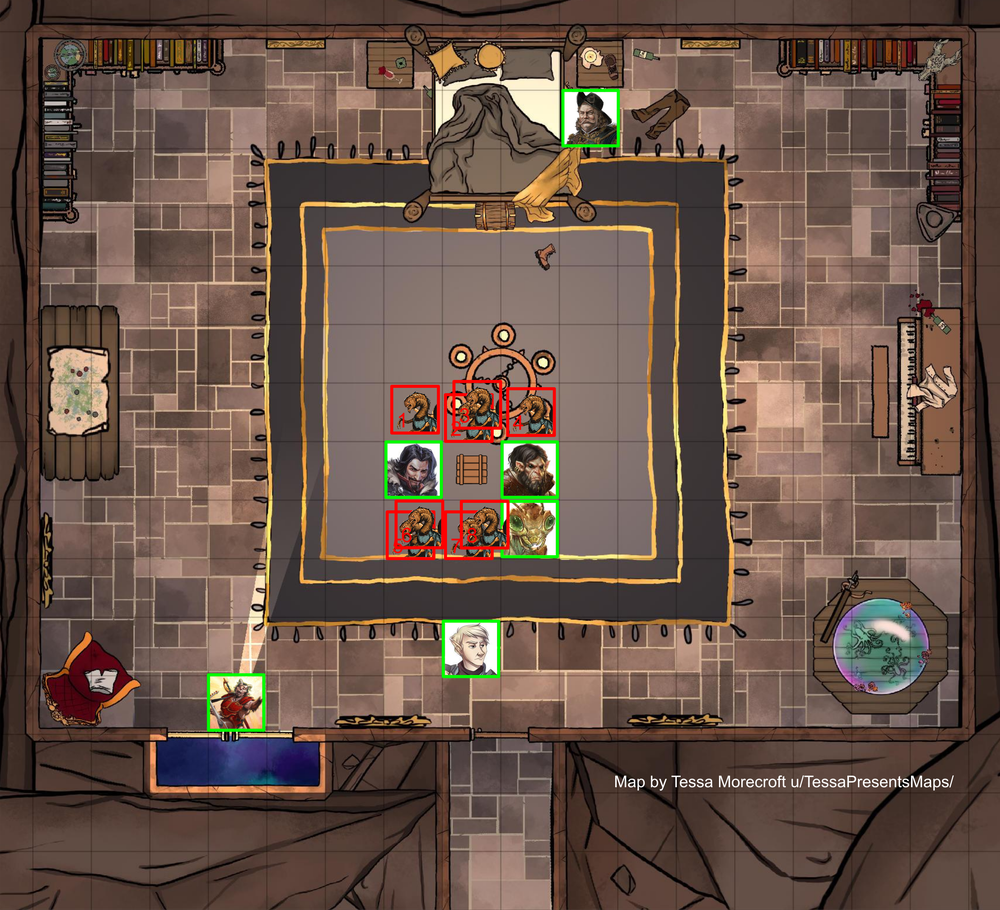Pick the blond elf portrait token
The height and width of the screenshot is (910, 1000).
pyautogui.click(x=471, y=649)
